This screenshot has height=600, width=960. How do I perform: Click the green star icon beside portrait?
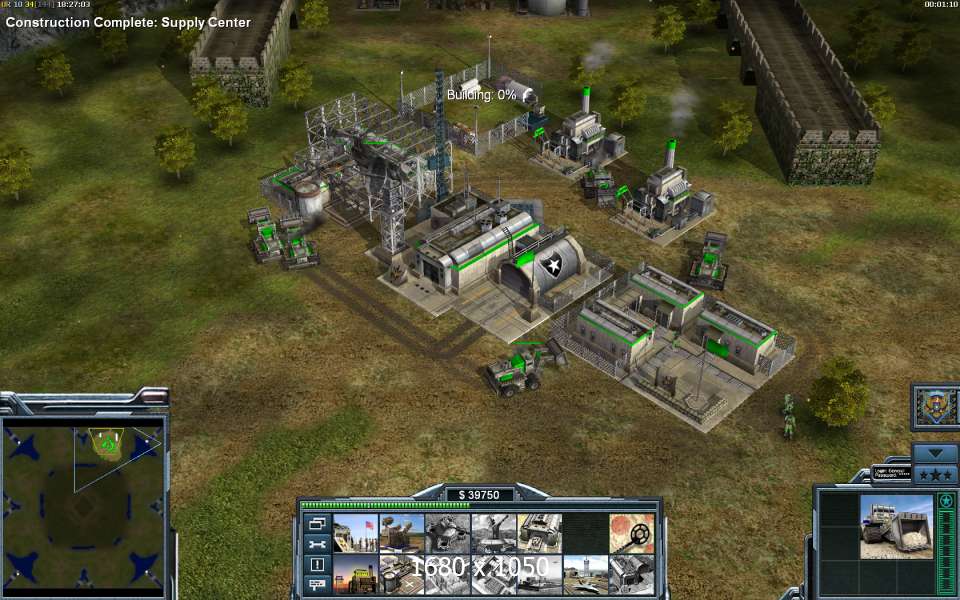point(946,500)
